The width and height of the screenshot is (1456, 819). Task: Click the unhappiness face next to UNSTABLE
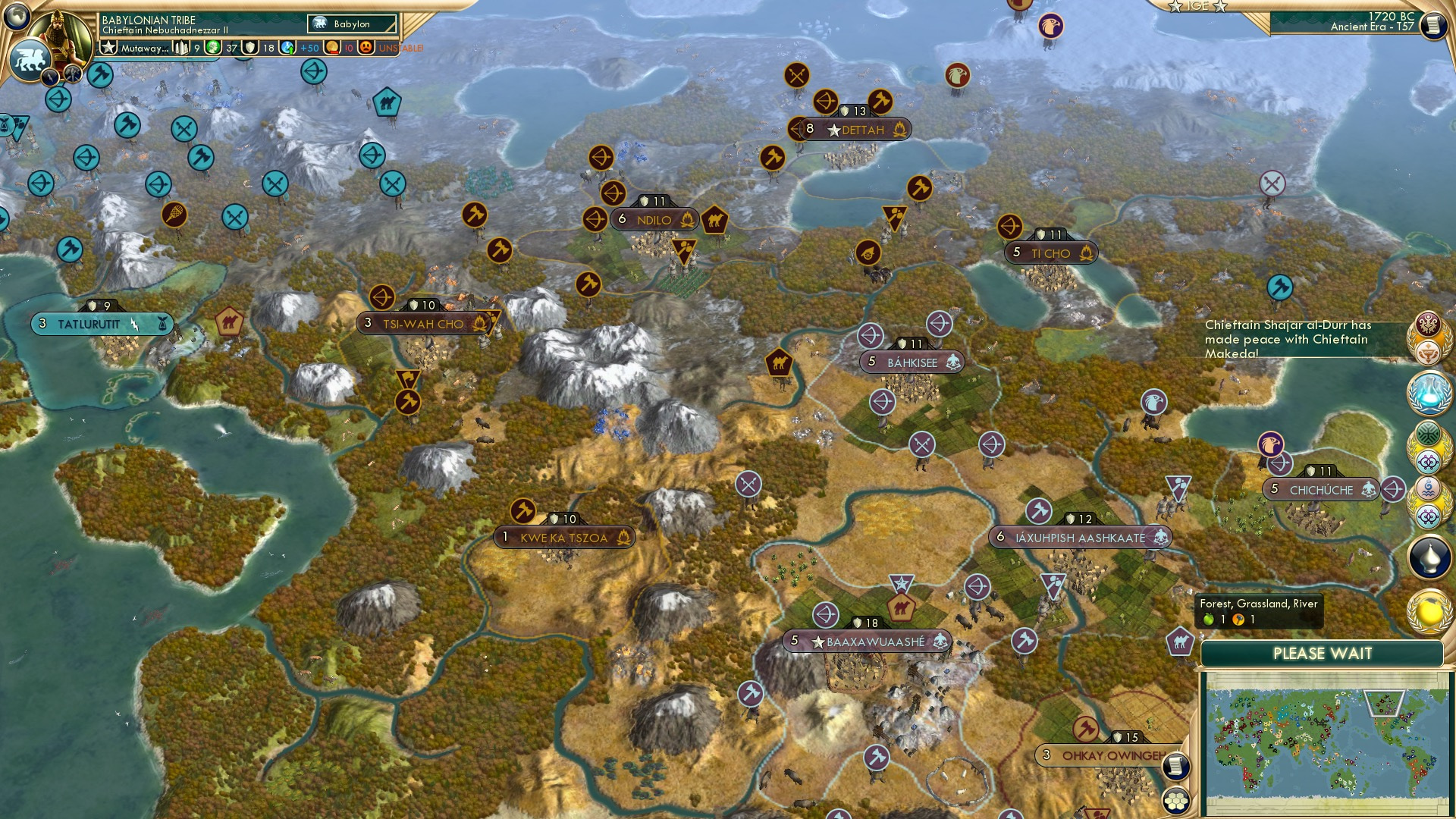366,47
